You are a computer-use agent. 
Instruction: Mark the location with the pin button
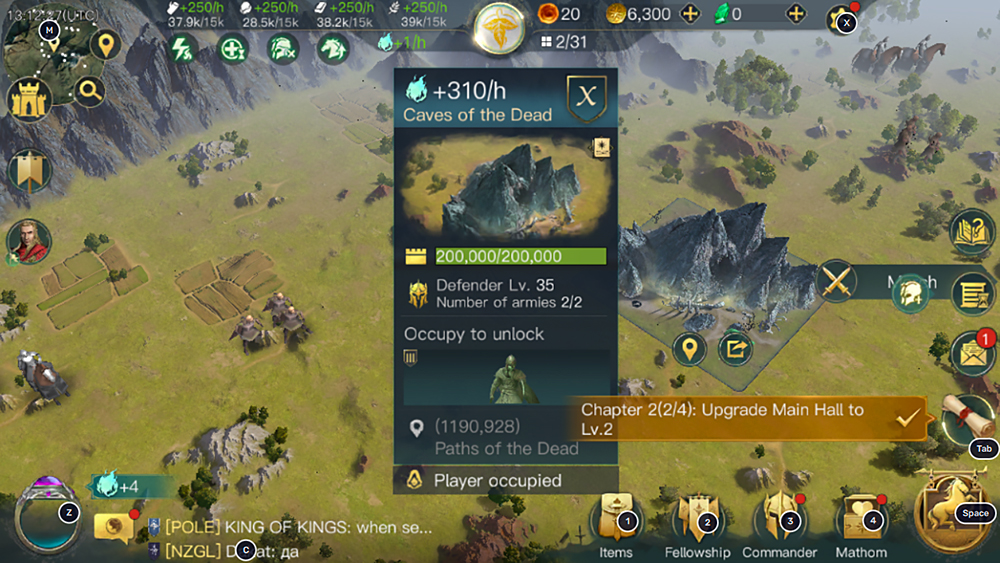689,349
